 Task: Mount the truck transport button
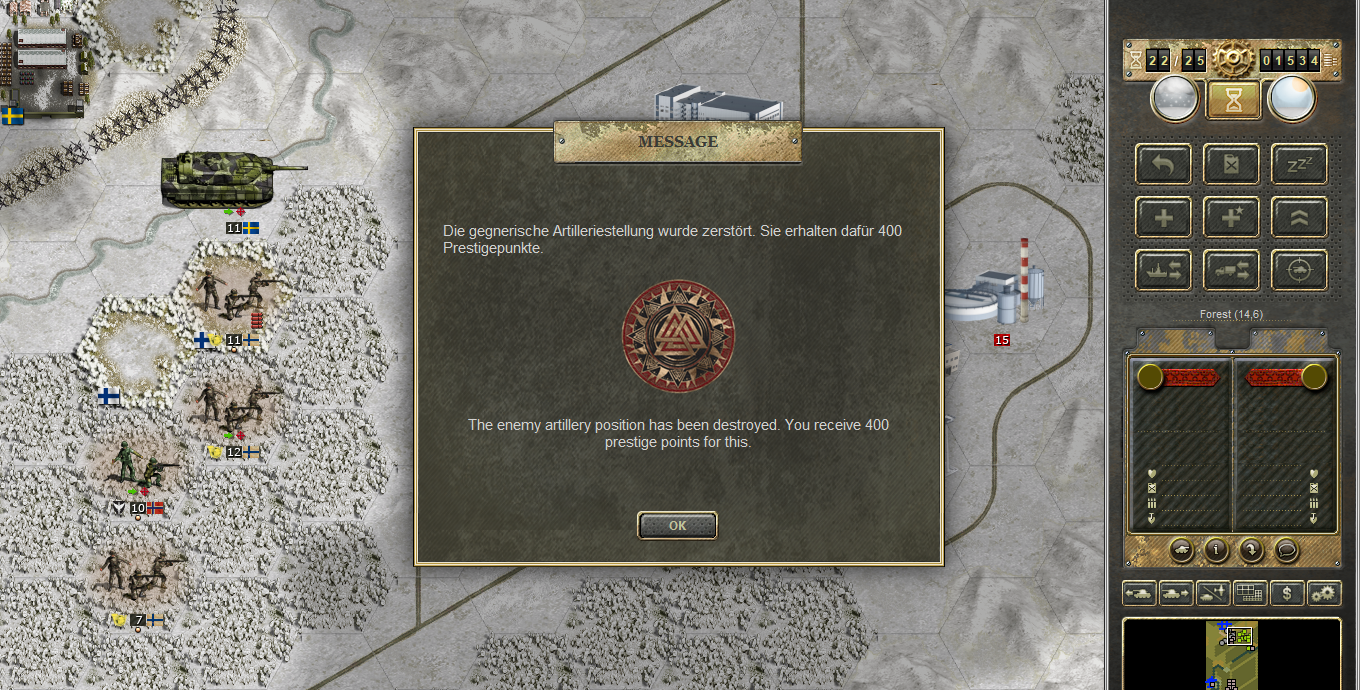[1231, 269]
